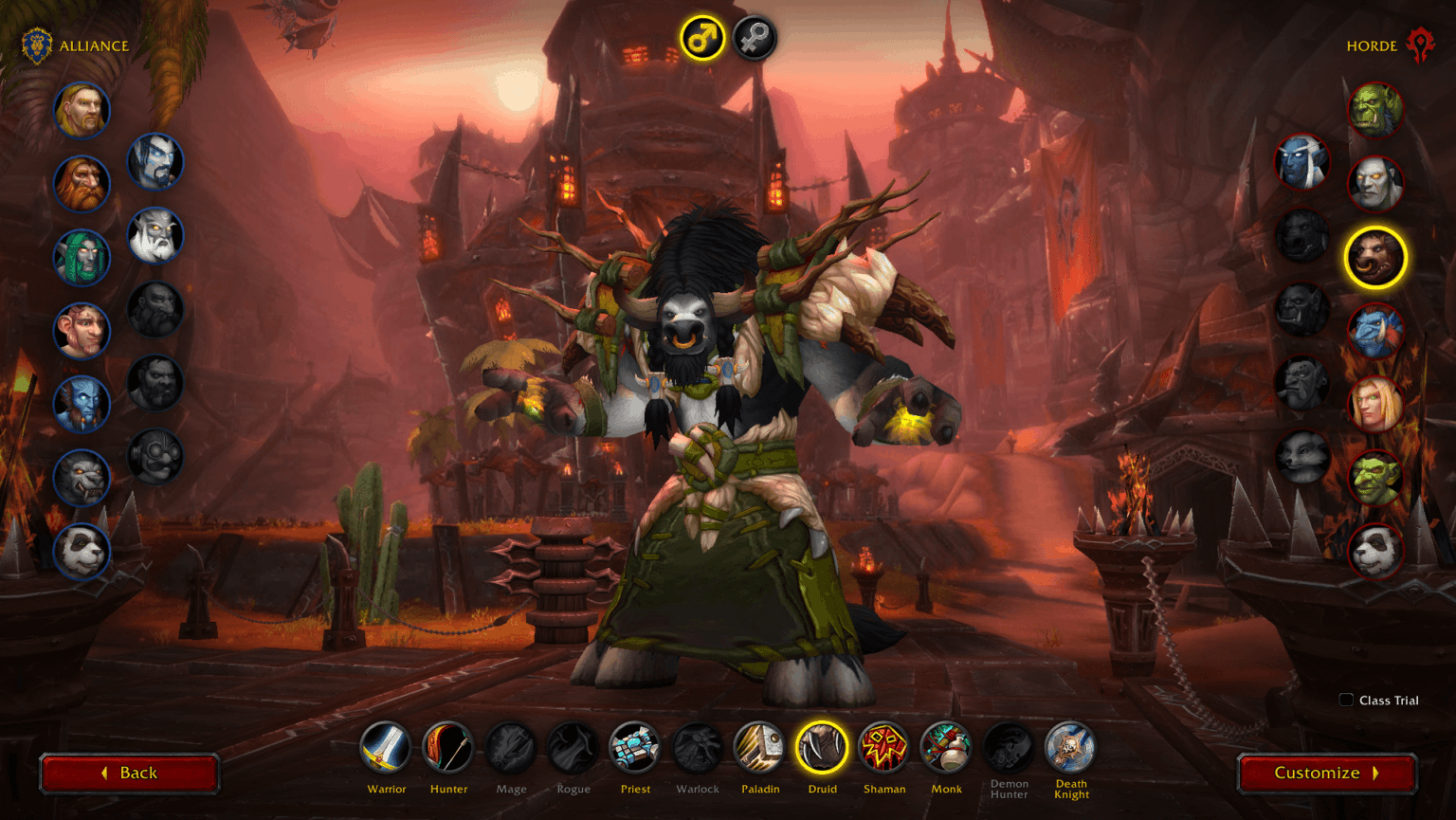
Task: Select the Shaman class
Action: 884,749
